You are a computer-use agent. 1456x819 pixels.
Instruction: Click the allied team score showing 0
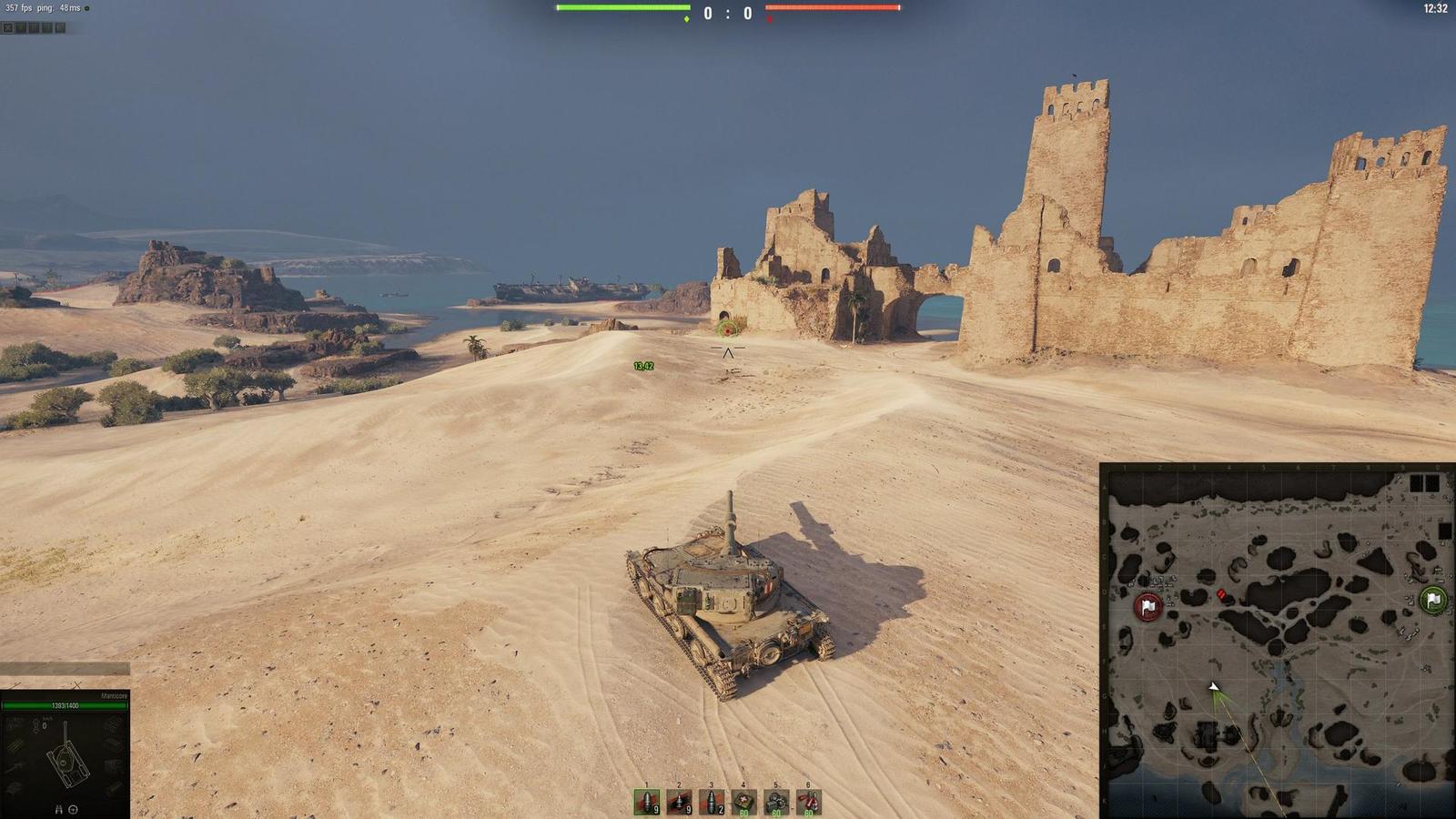coord(708,13)
